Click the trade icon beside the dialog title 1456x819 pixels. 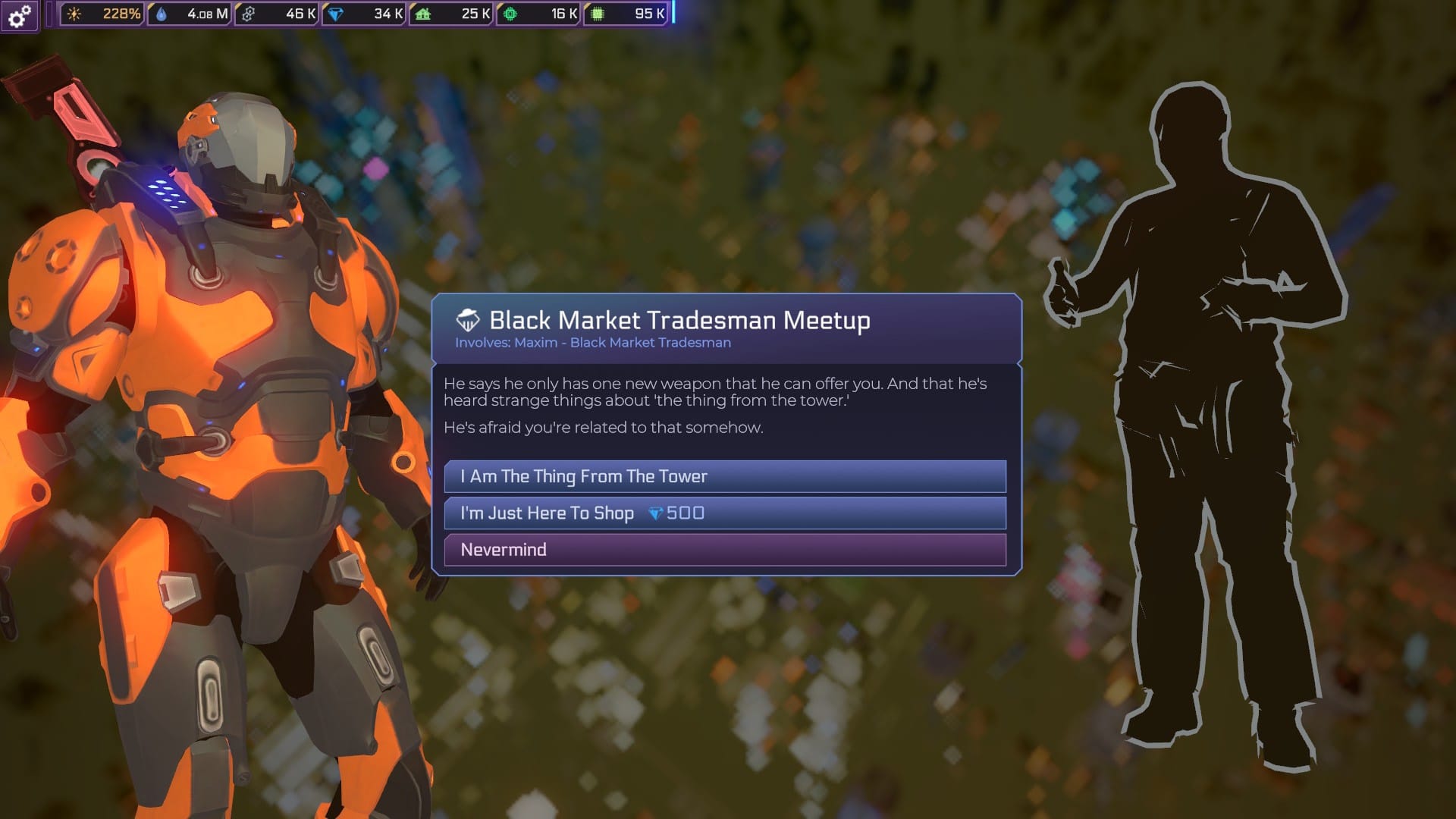(x=466, y=320)
